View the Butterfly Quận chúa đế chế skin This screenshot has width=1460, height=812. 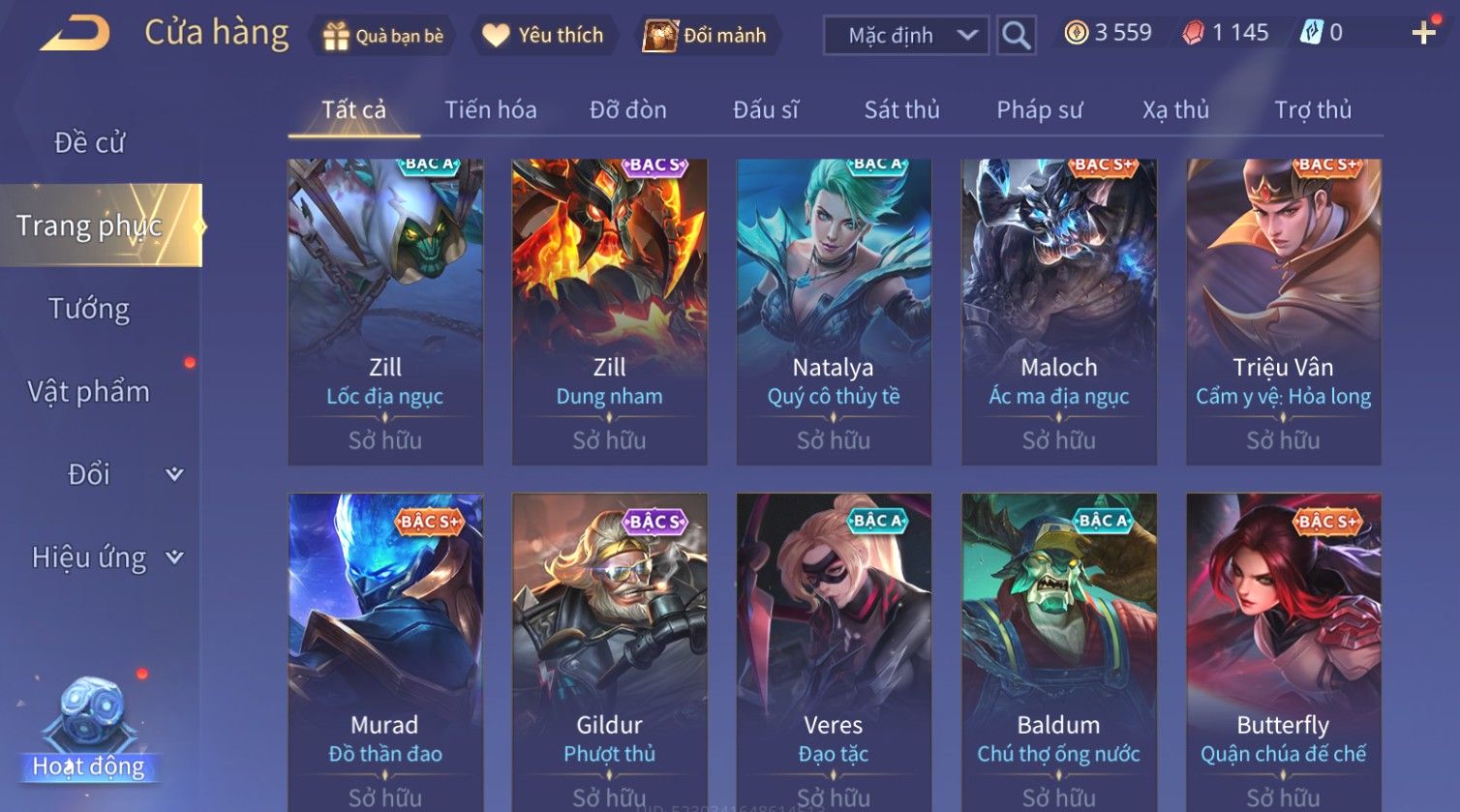coord(1283,650)
